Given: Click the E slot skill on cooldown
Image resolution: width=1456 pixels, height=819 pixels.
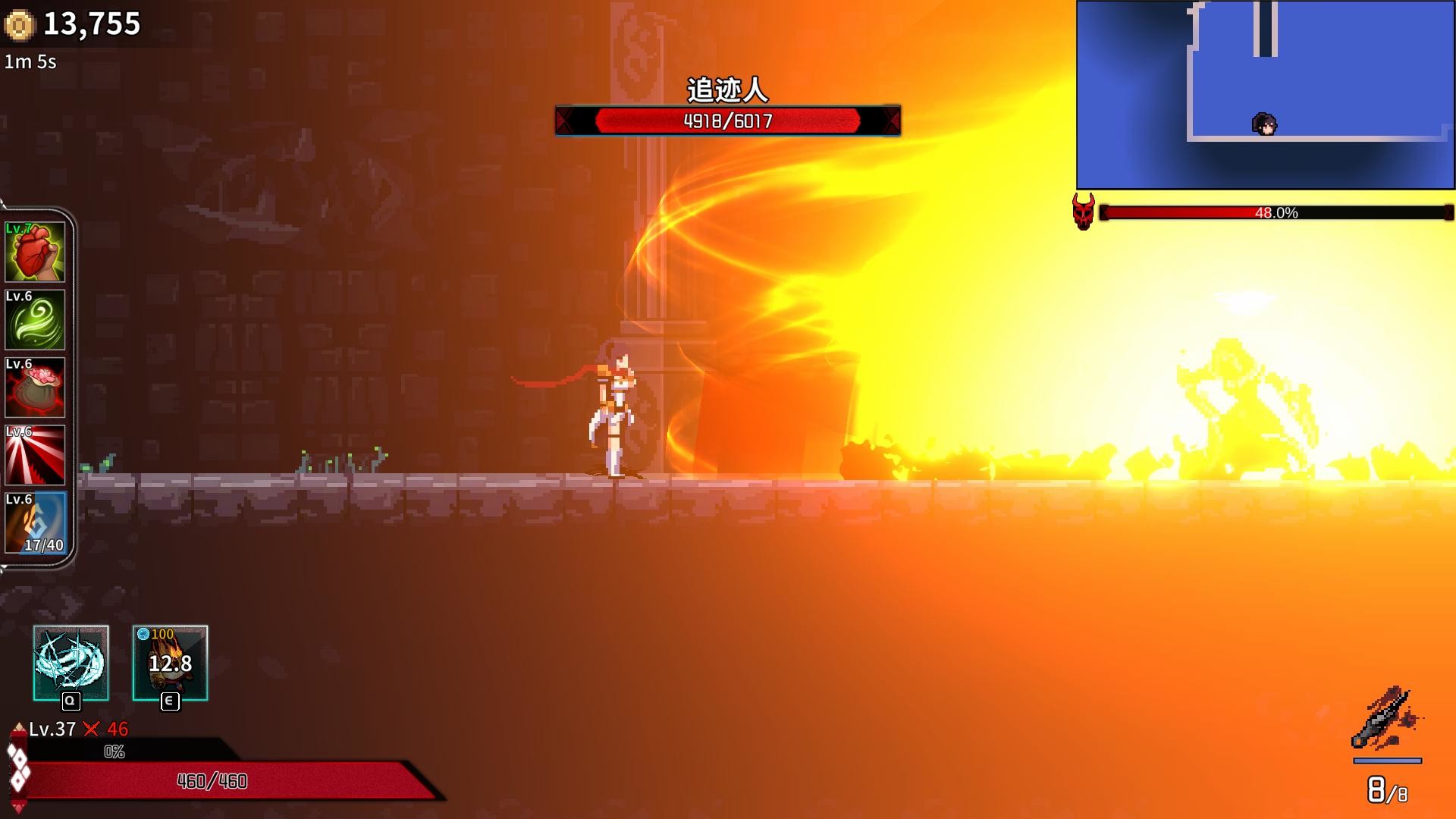Looking at the screenshot, I should 171,664.
